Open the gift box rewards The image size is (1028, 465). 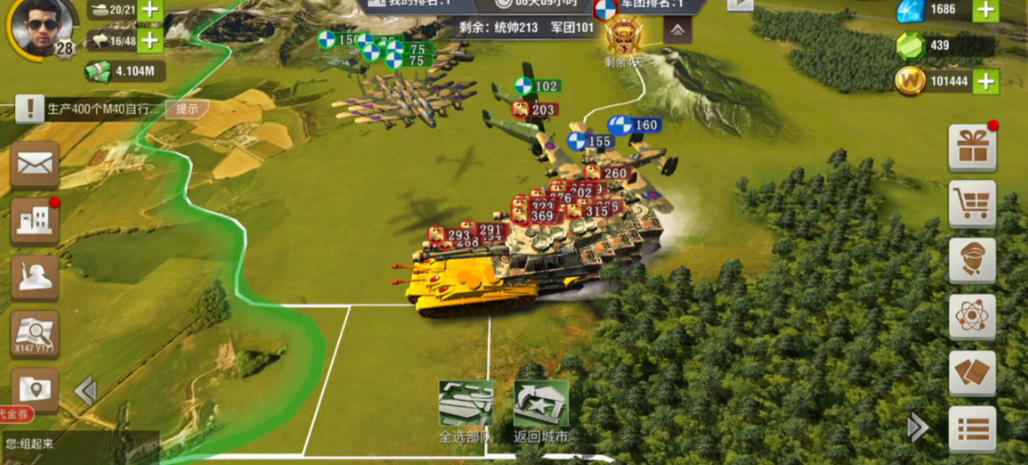(x=971, y=147)
